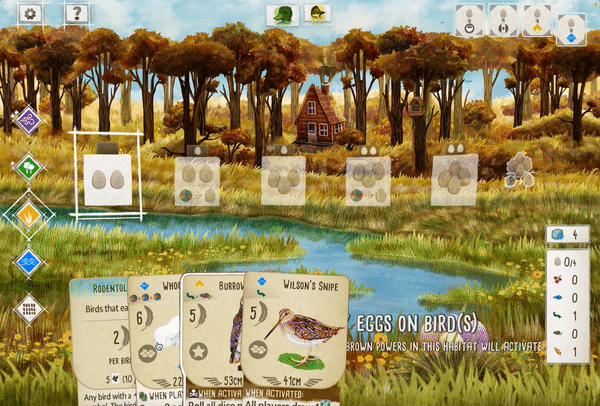Open the question mark help
The width and height of the screenshot is (600, 406).
(76, 14)
